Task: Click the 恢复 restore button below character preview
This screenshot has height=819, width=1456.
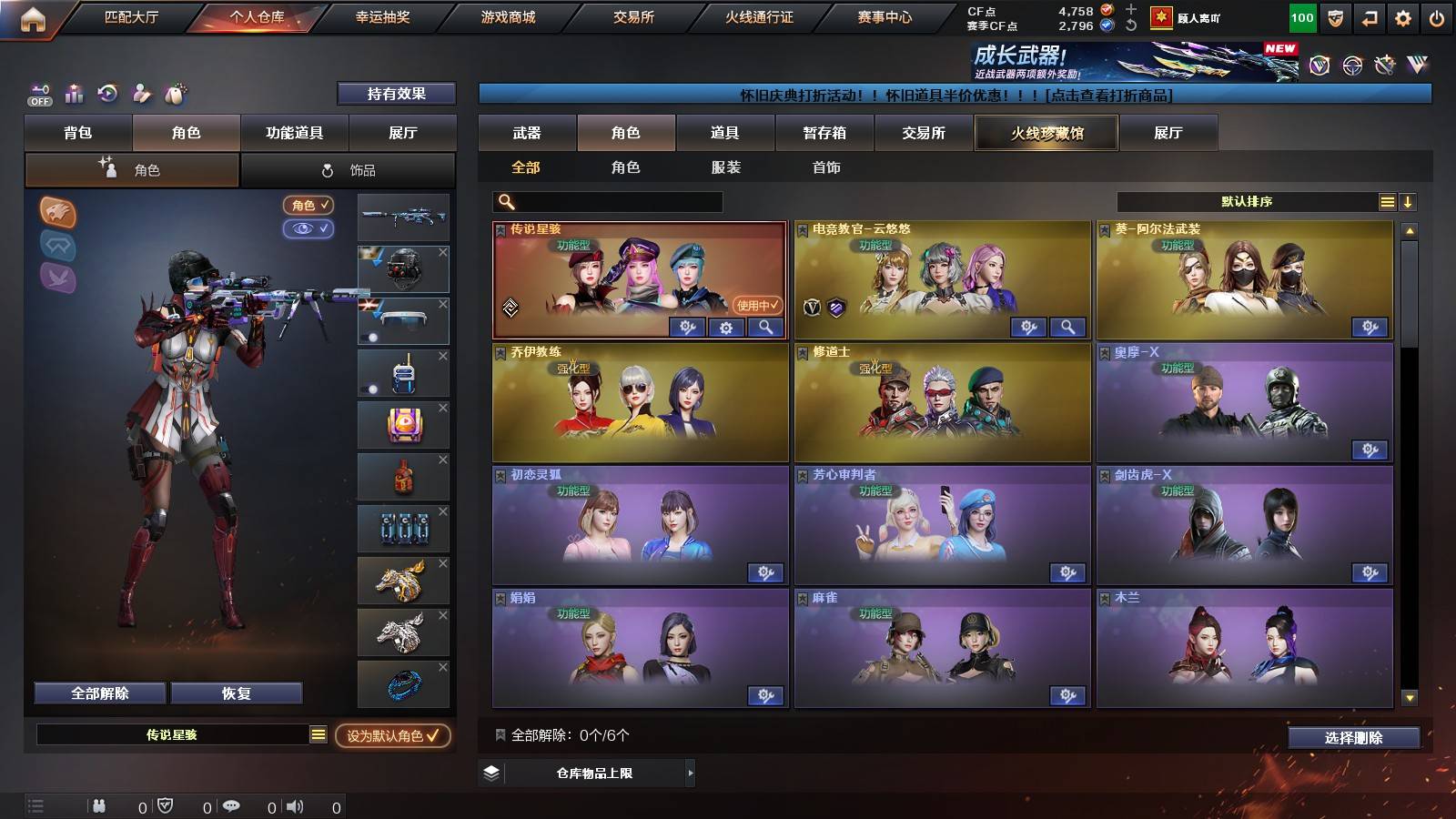Action: click(238, 693)
